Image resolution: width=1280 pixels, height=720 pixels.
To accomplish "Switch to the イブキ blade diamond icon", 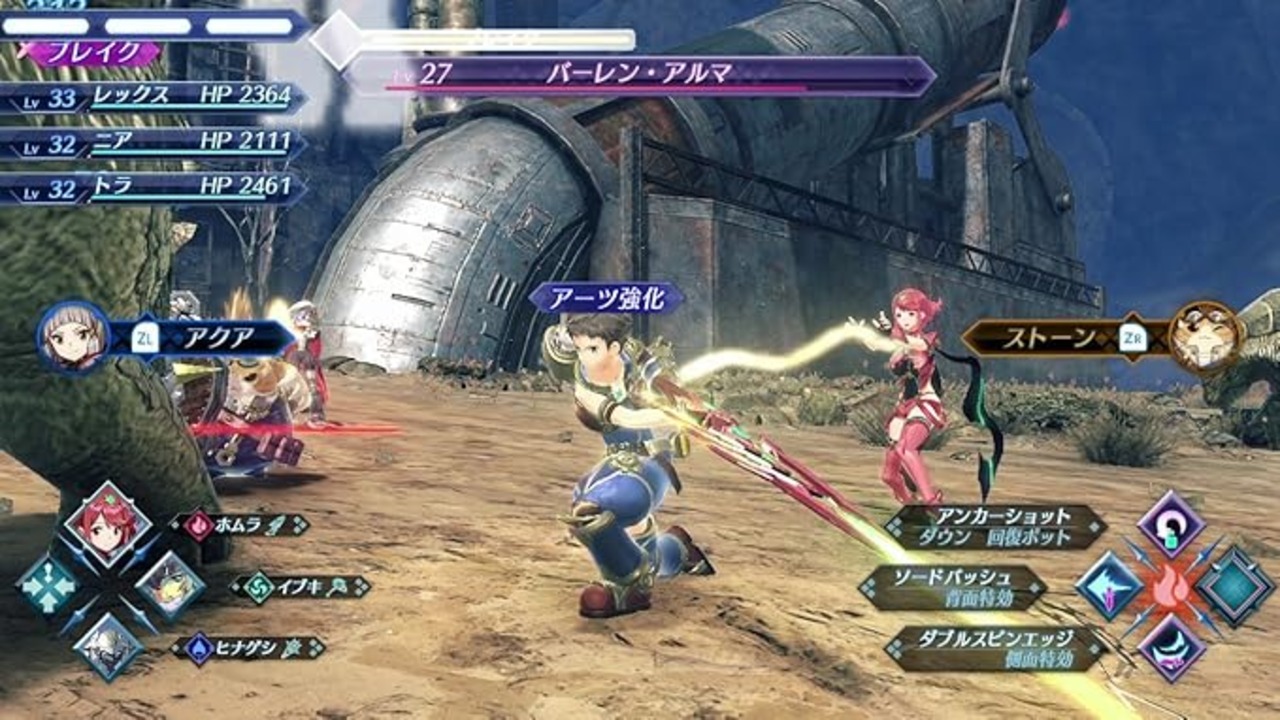I will click(170, 585).
